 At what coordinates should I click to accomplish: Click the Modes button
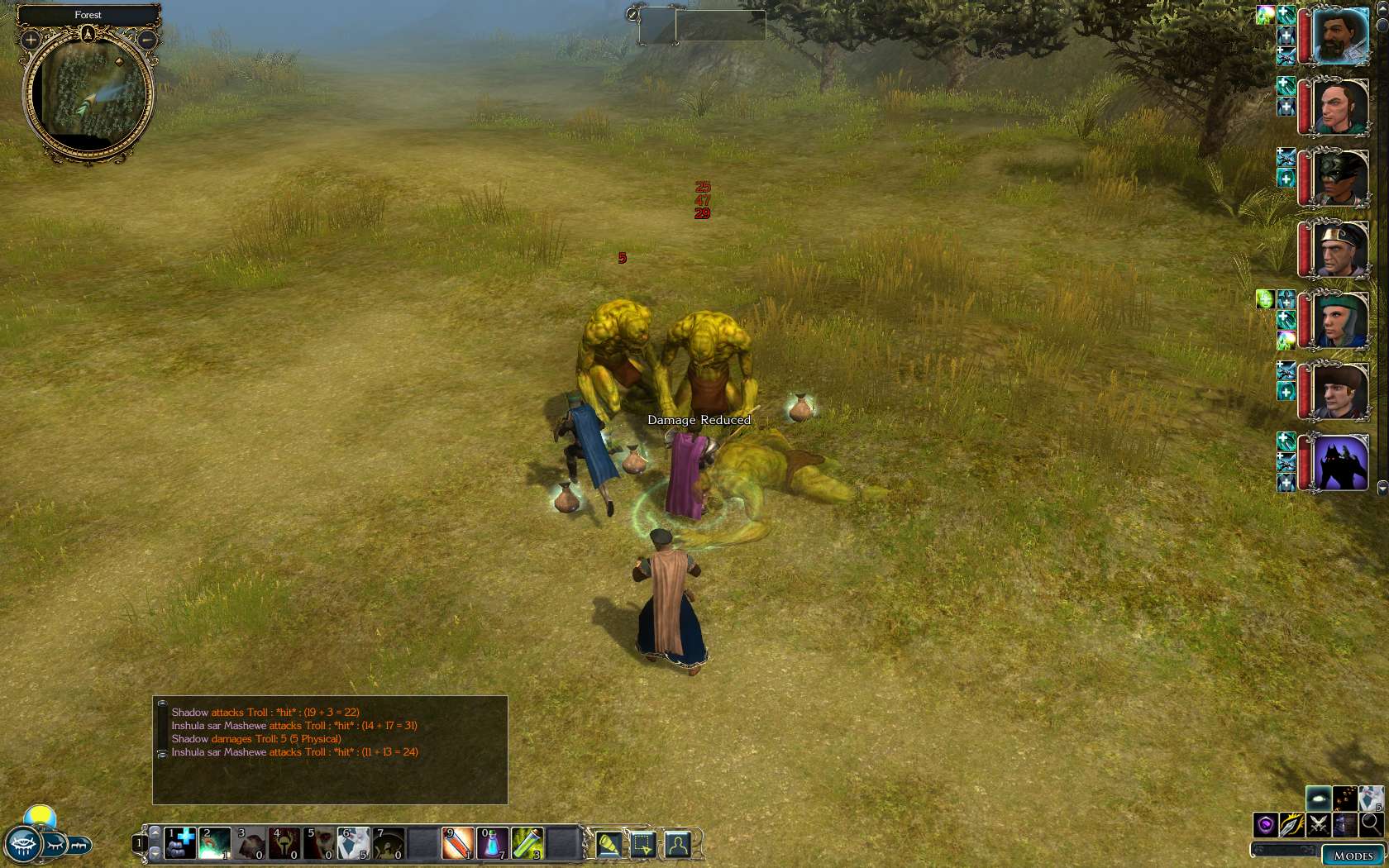(1353, 856)
